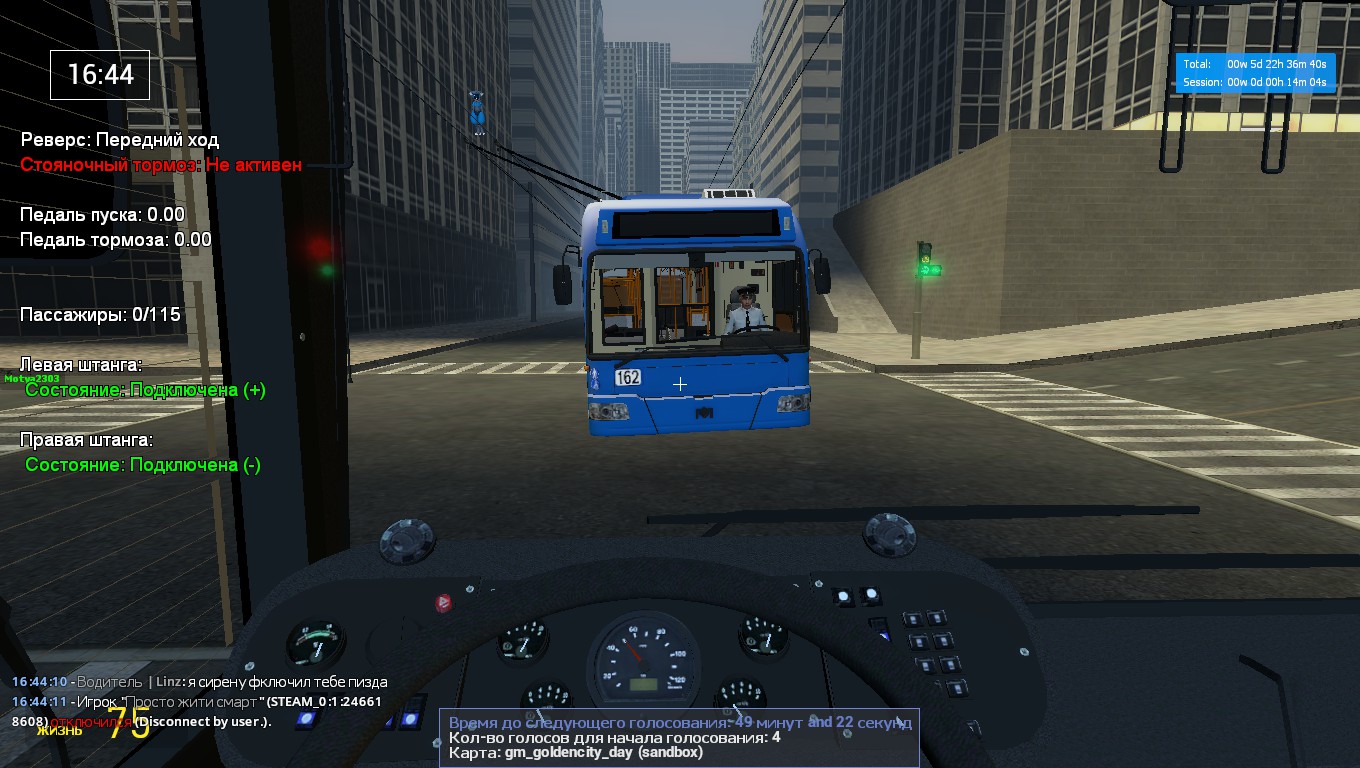The image size is (1360, 768).
Task: Select the left pole status Подключена (+)
Action: [x=144, y=391]
